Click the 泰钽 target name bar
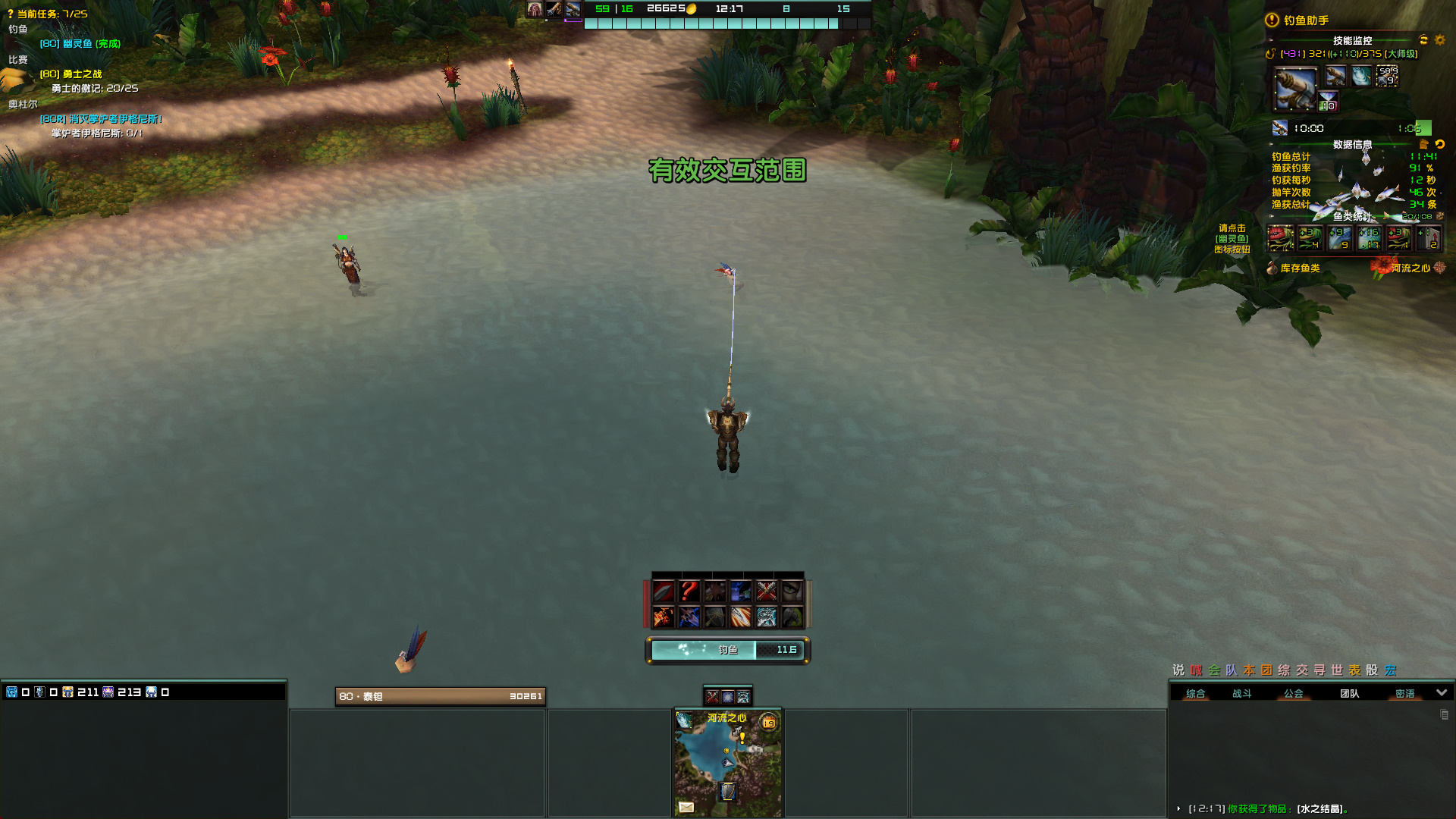This screenshot has height=819, width=1456. 440,696
